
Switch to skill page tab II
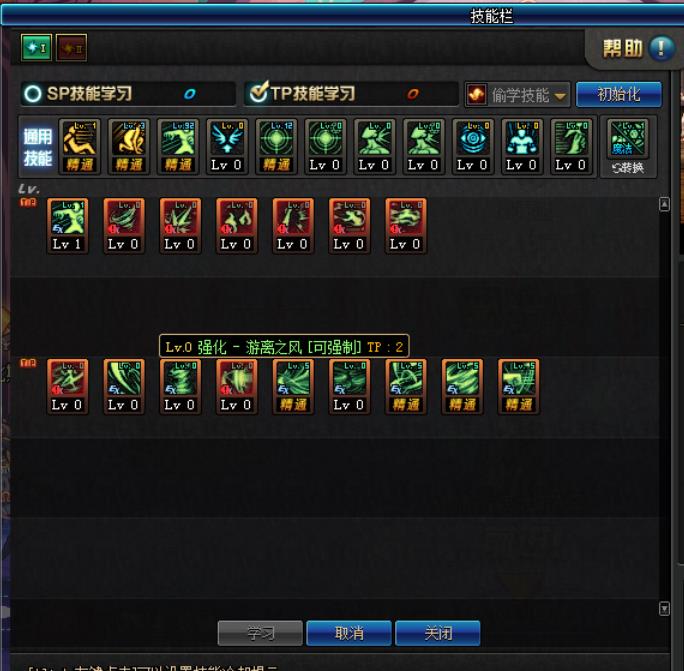[70, 47]
